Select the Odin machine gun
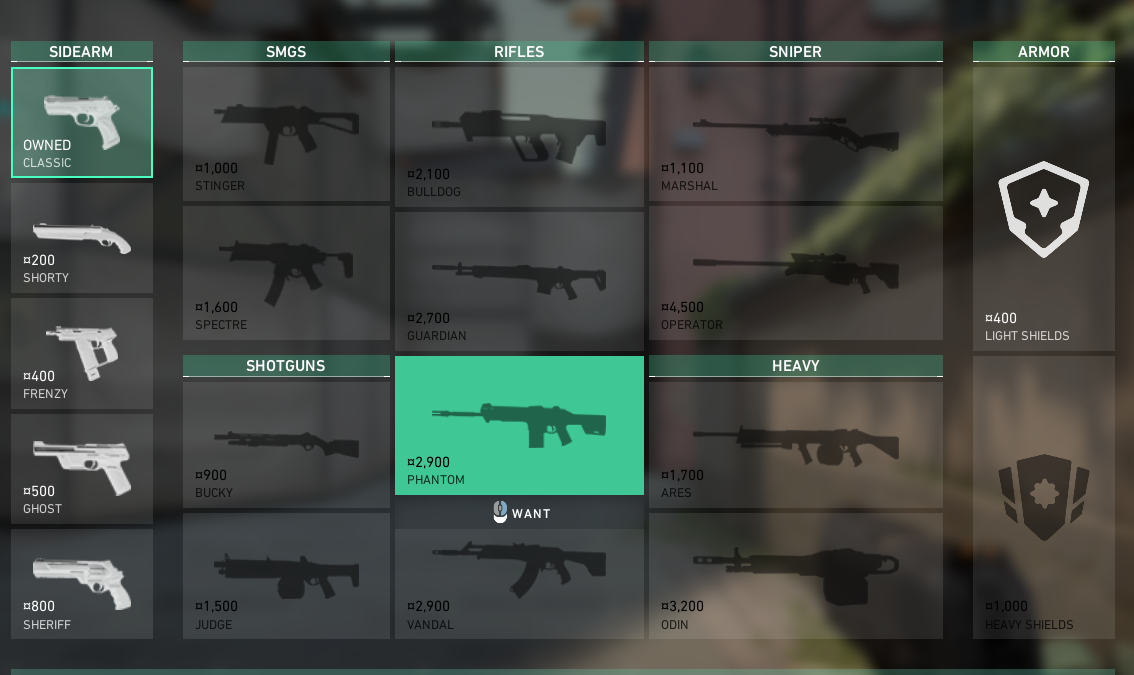 796,575
